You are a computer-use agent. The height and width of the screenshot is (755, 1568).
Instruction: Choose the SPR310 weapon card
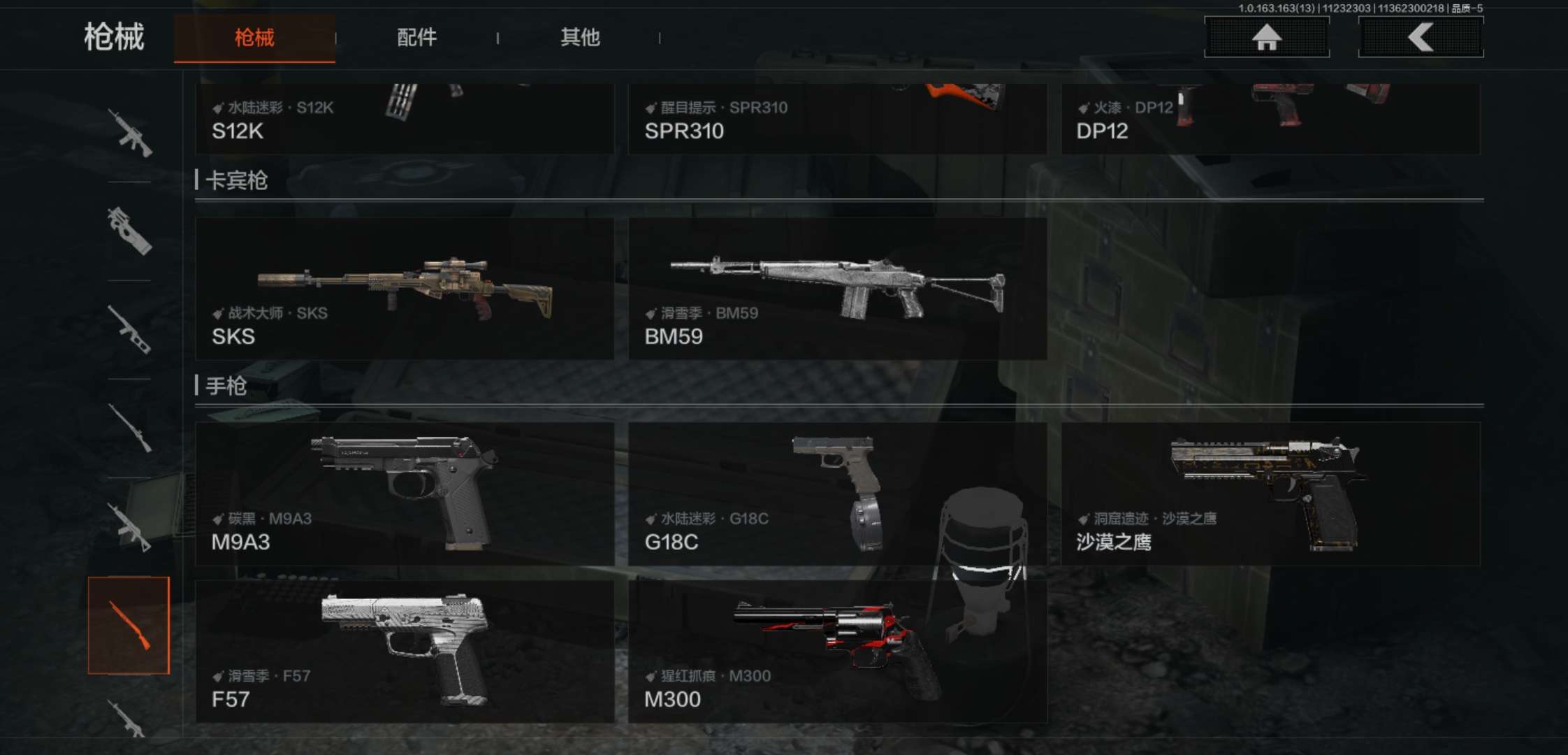[837, 119]
